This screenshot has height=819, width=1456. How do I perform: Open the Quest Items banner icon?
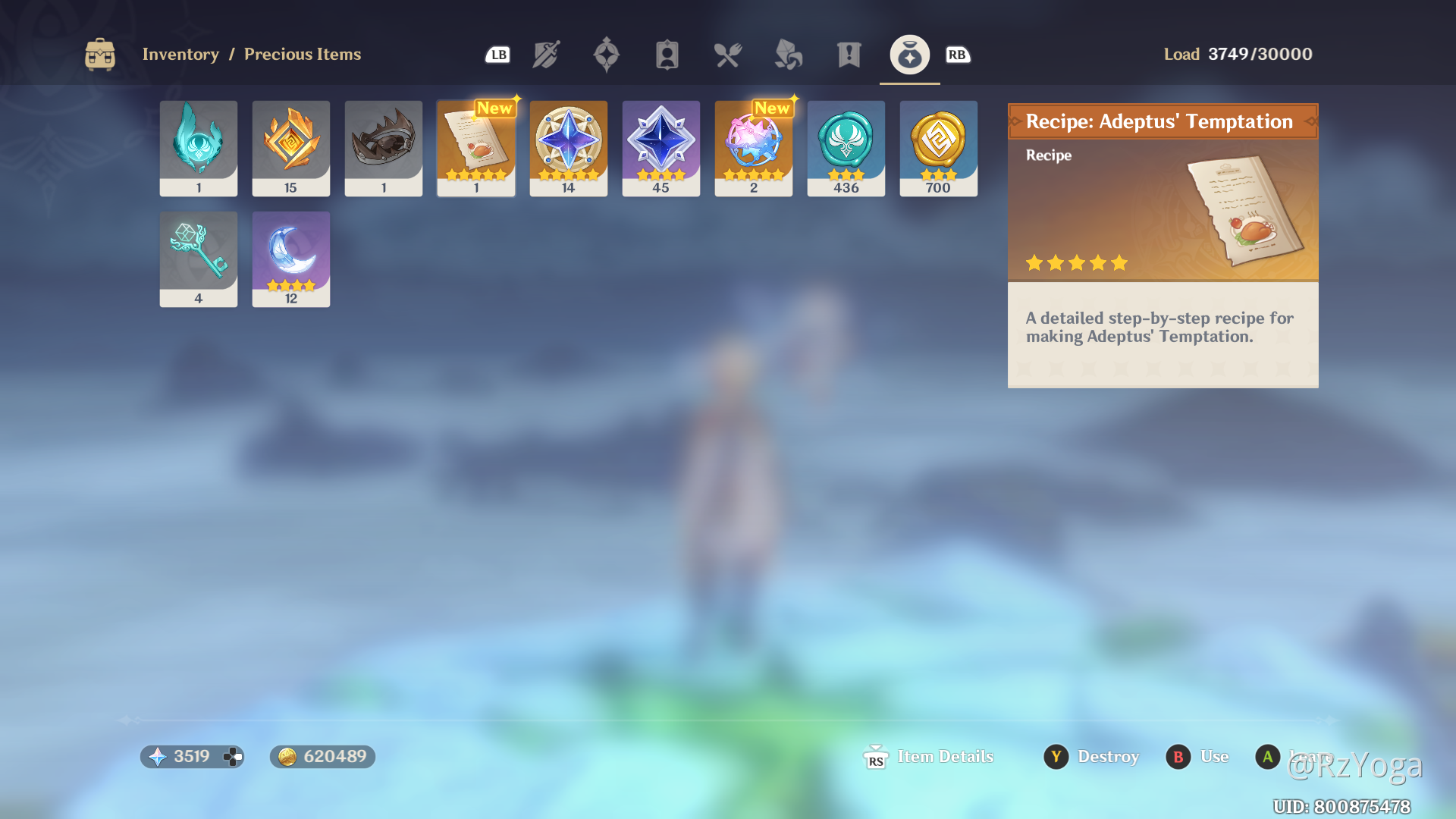848,54
